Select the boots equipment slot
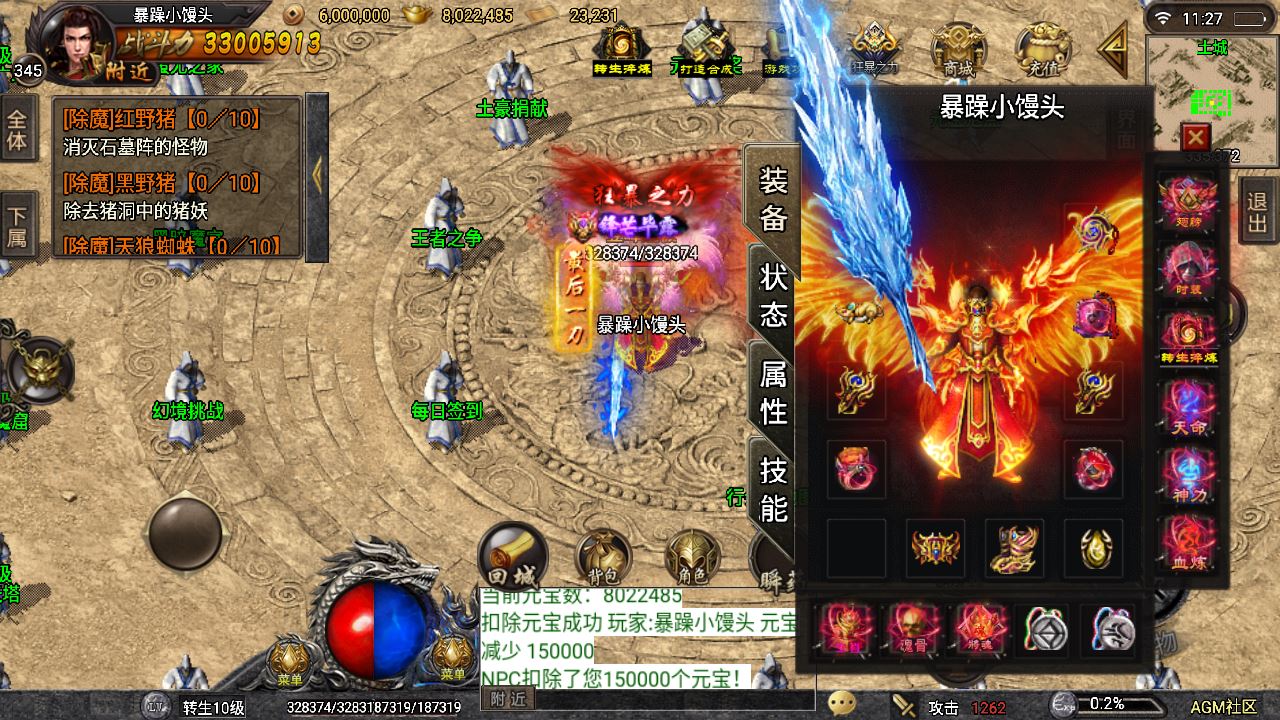Screen dimensions: 1280x720 click(x=1014, y=548)
